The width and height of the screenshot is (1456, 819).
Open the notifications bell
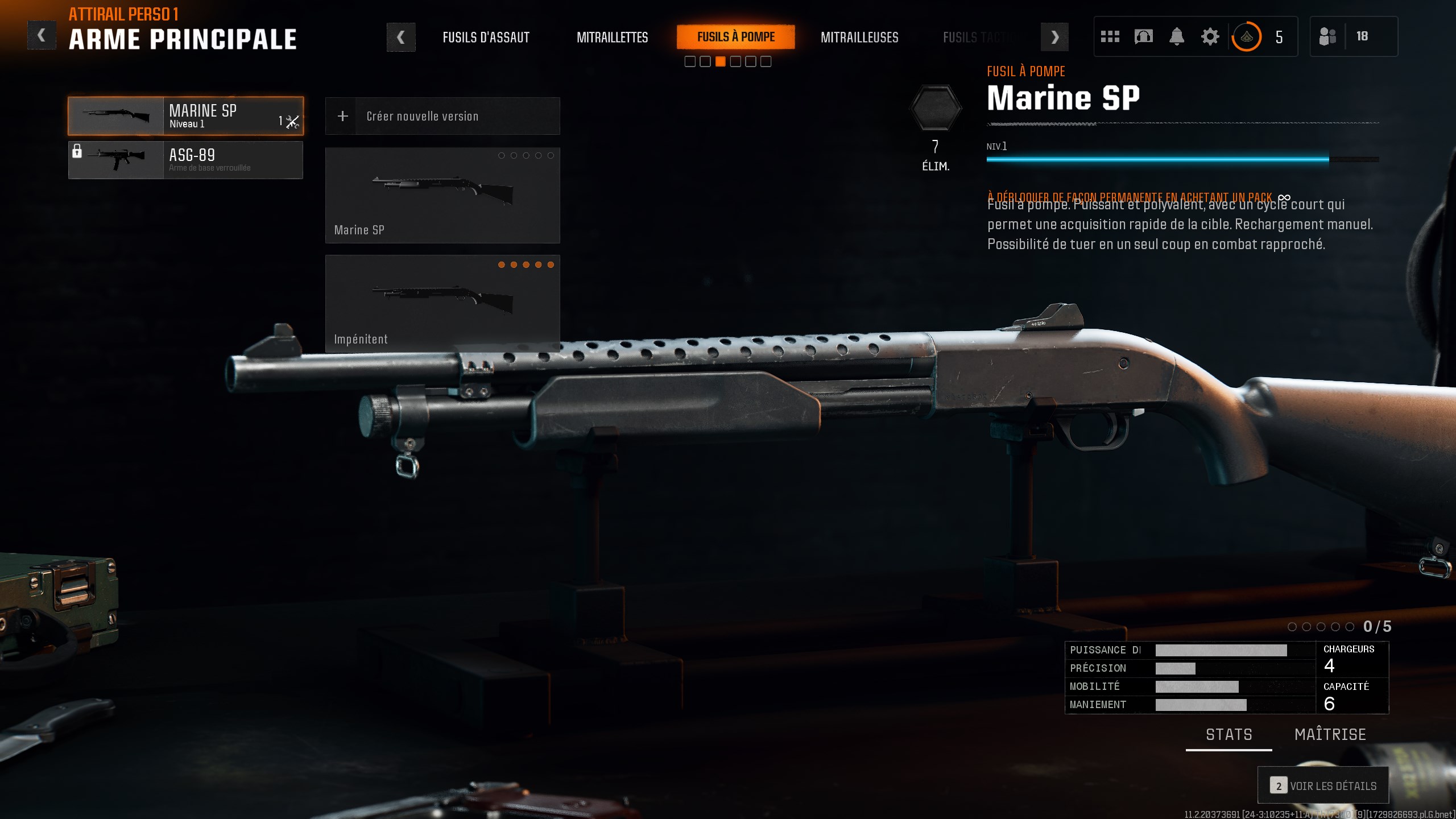pos(1177,36)
